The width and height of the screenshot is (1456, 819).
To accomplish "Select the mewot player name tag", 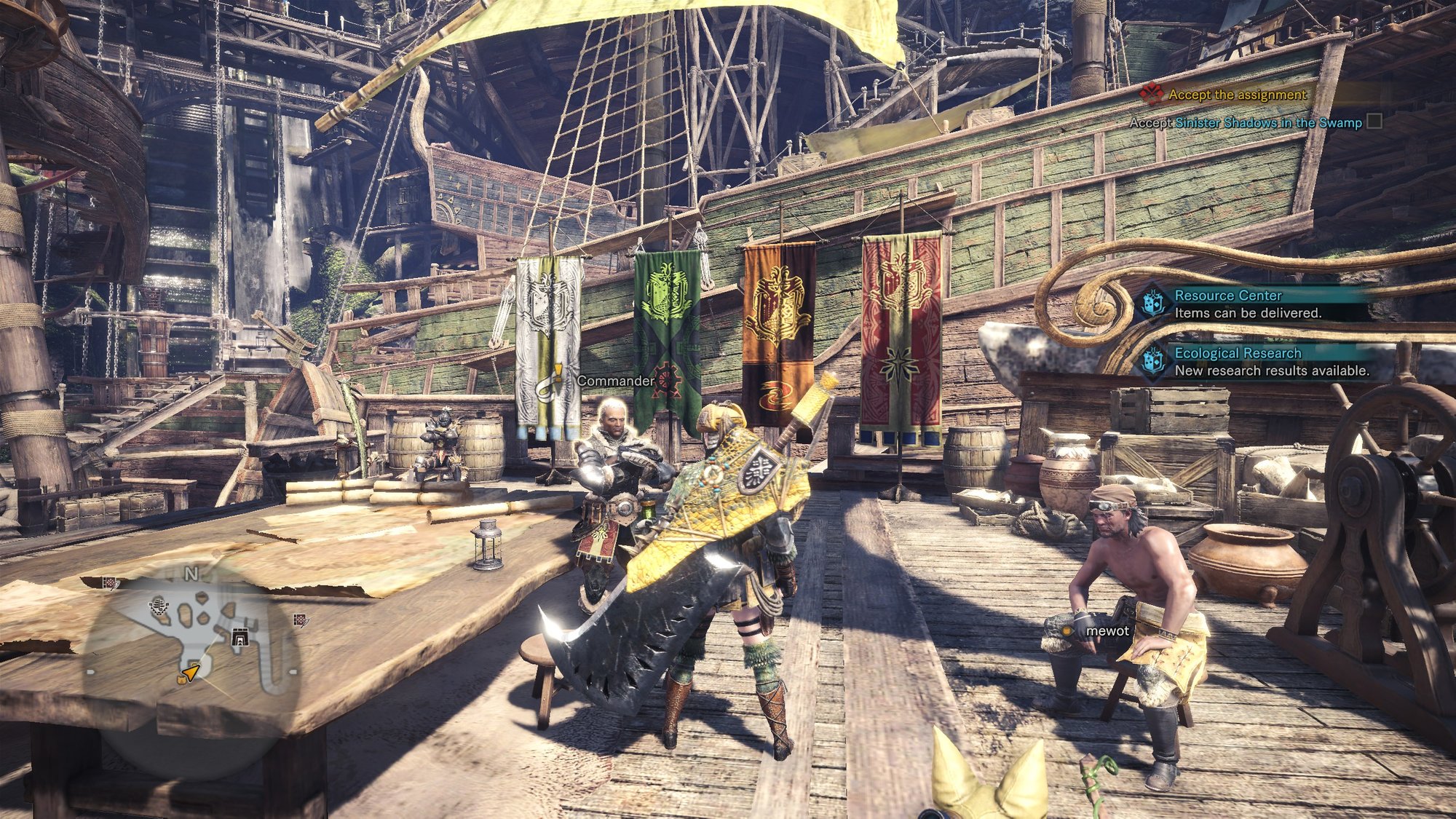I will click(x=1107, y=631).
